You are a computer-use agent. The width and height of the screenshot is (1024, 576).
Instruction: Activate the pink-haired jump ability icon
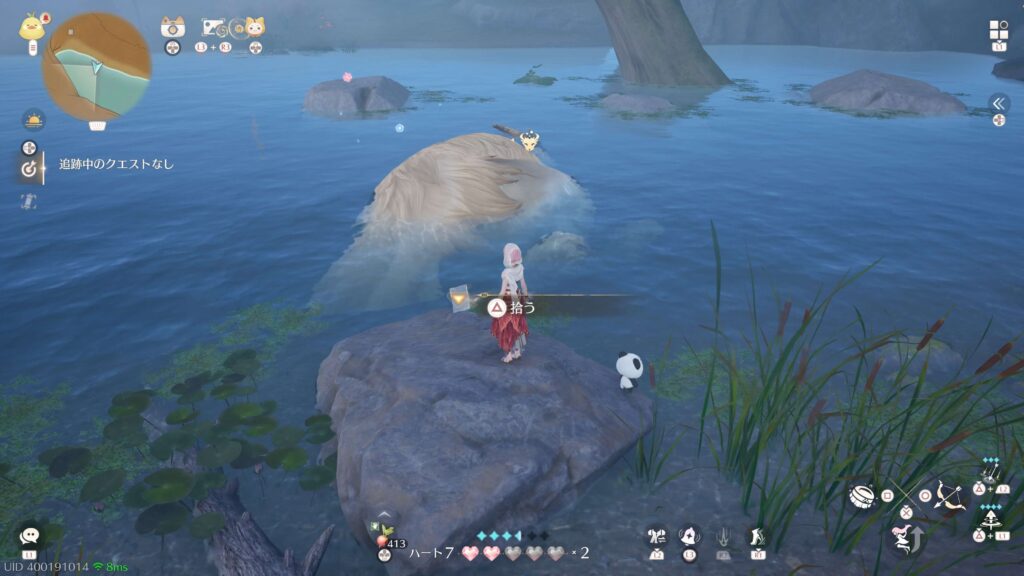tap(904, 539)
